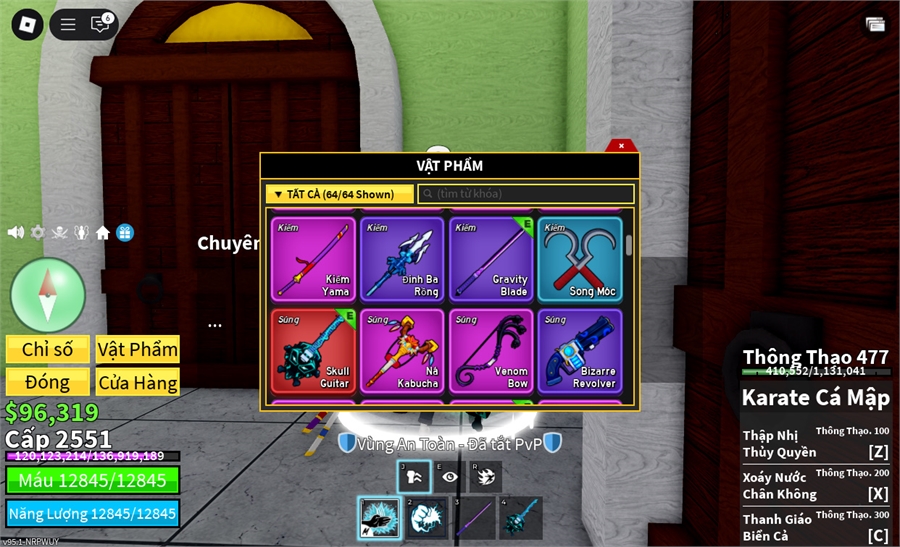Select the Song Móc hooks

coord(580,259)
